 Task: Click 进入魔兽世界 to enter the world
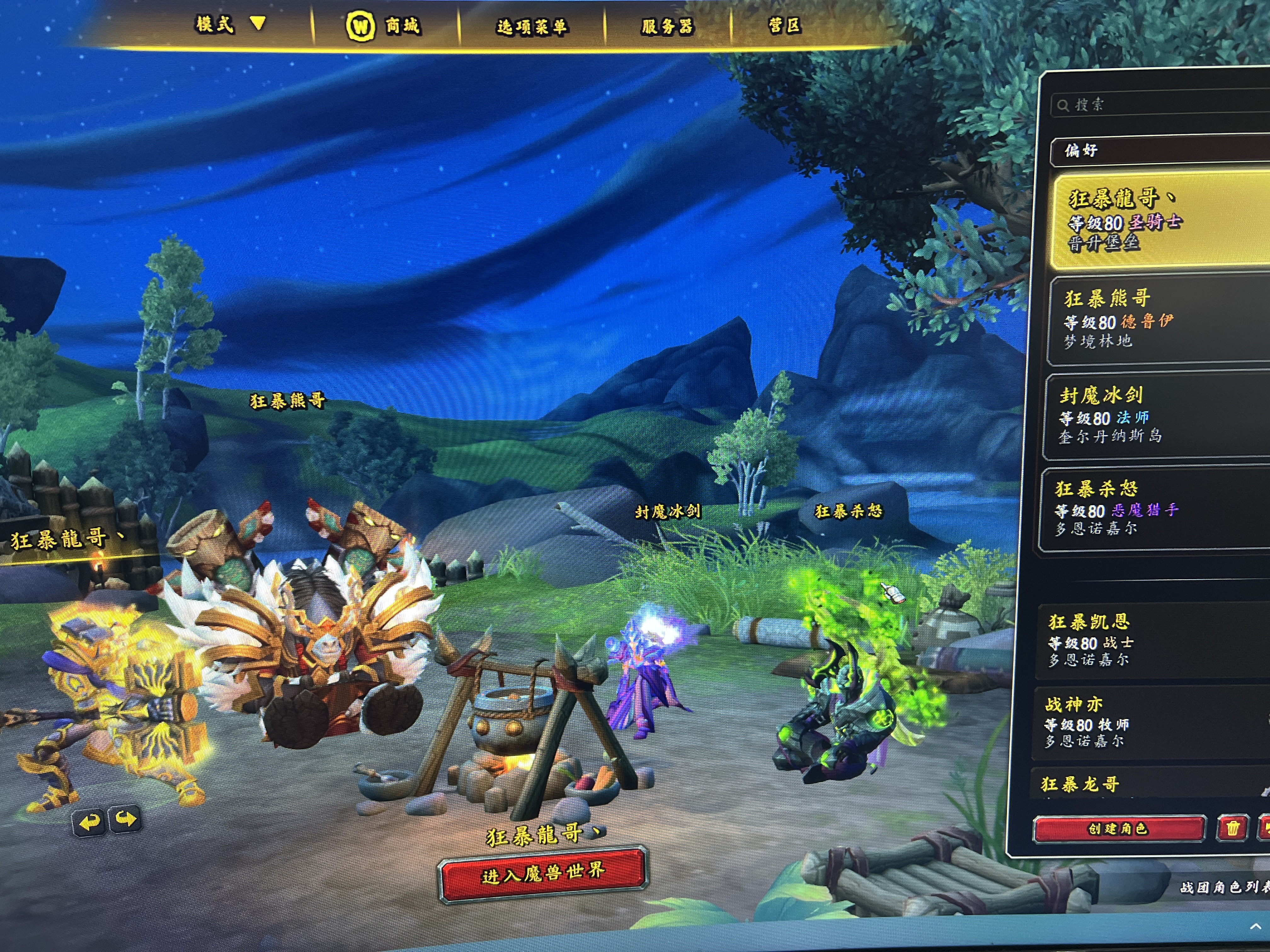coord(543,873)
